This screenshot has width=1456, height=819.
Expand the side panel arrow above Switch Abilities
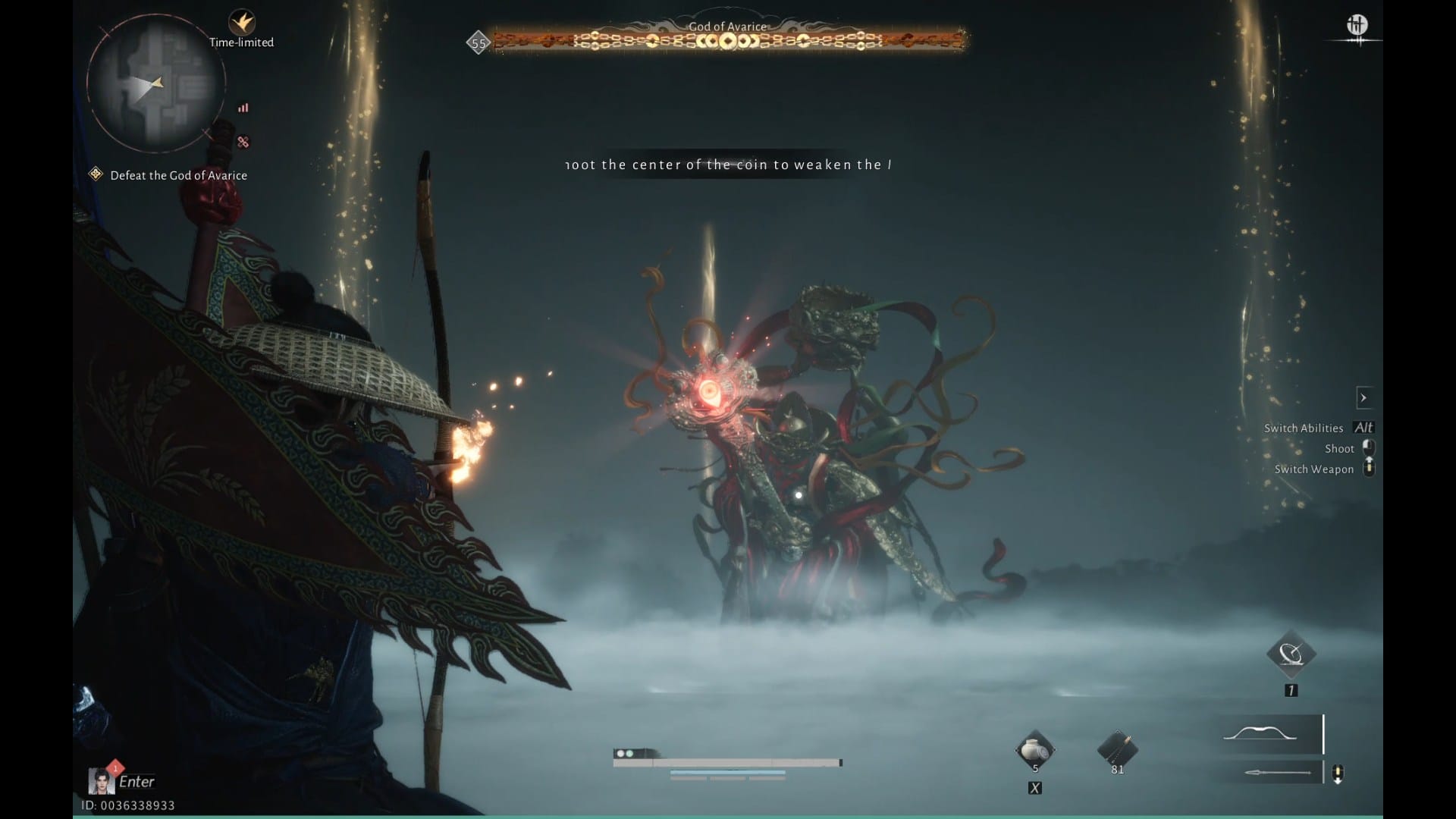1363,397
